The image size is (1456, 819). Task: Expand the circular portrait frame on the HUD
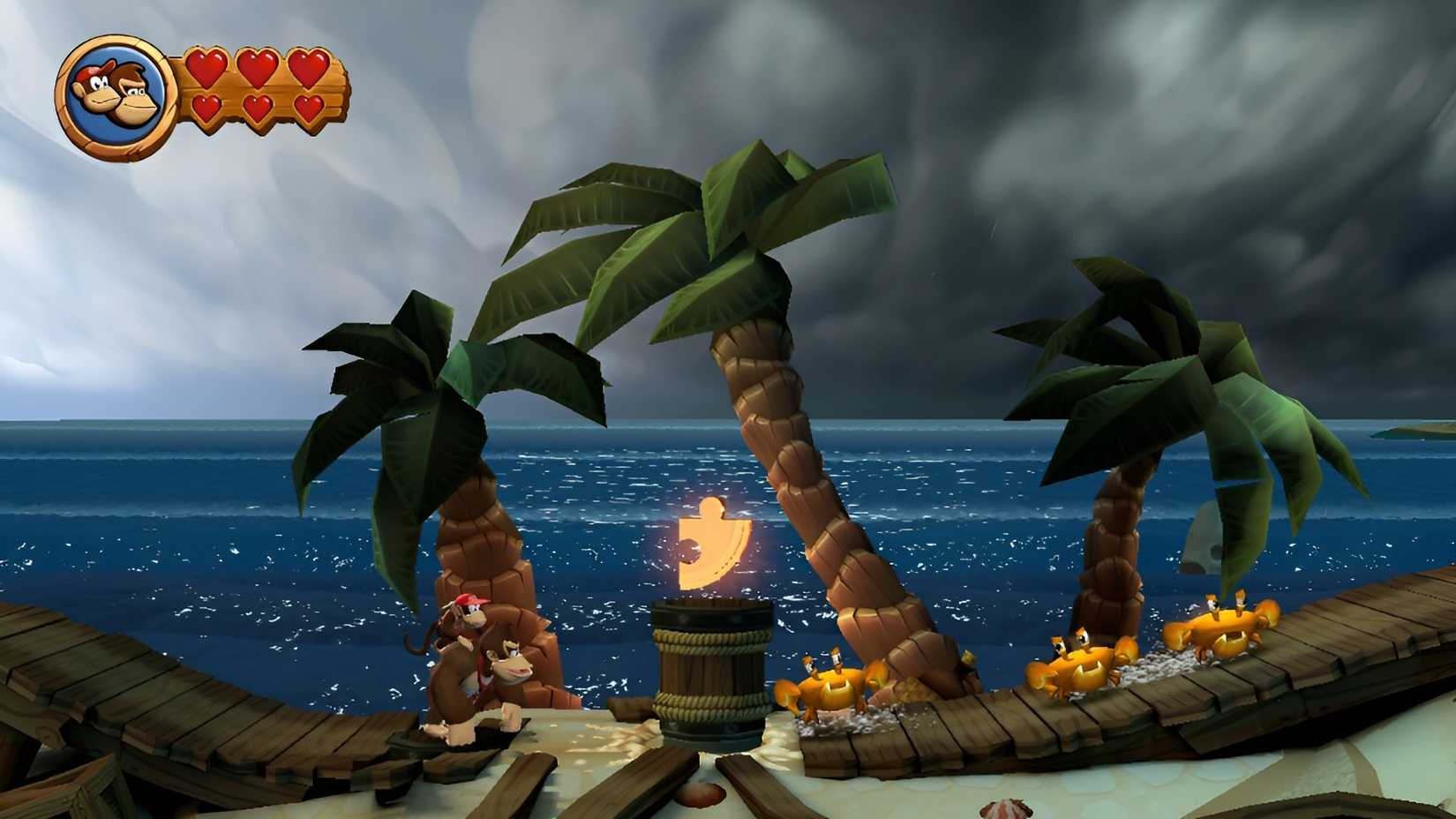coord(115,93)
